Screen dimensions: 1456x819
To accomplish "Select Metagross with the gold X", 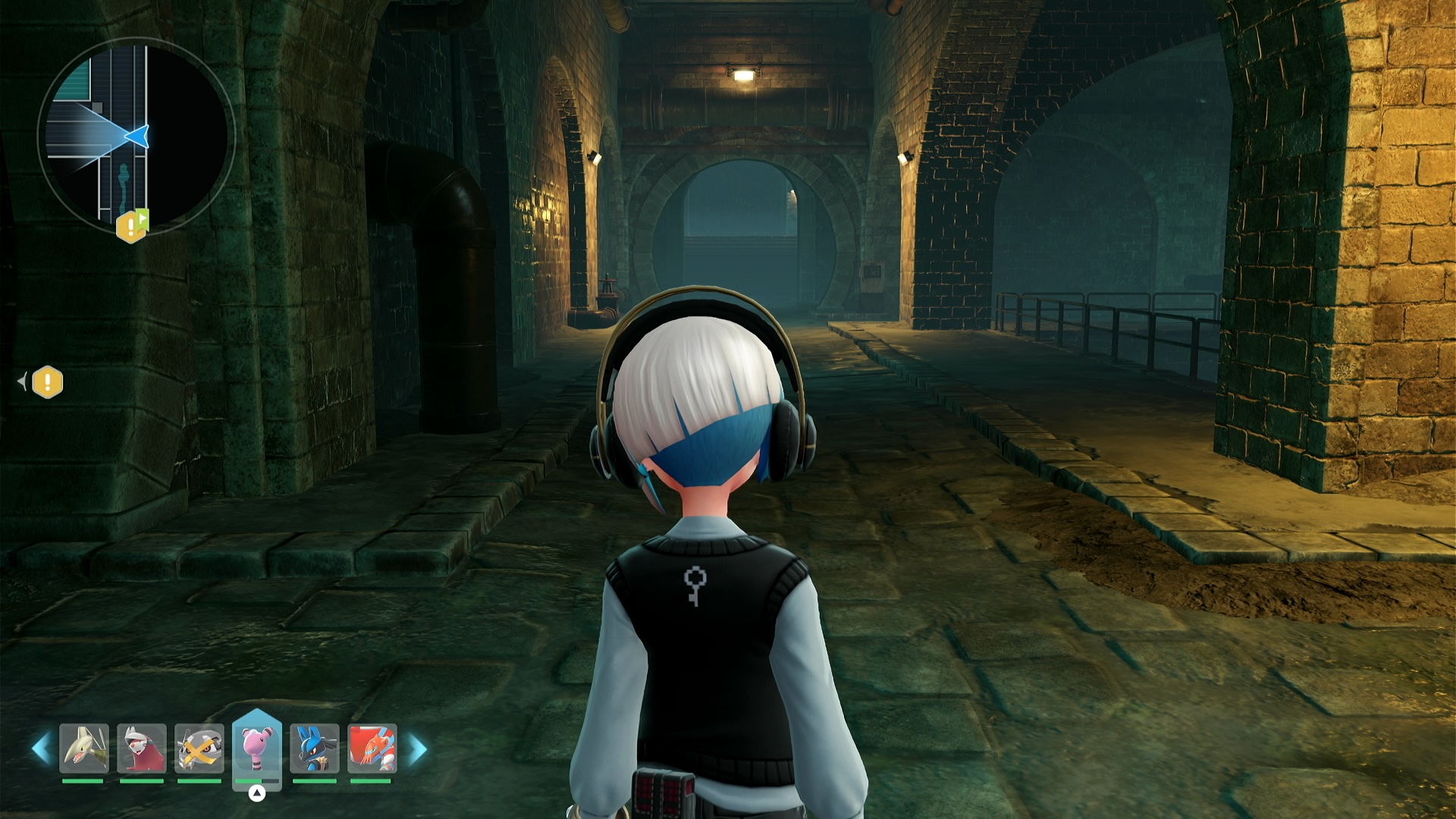I will coord(199,748).
